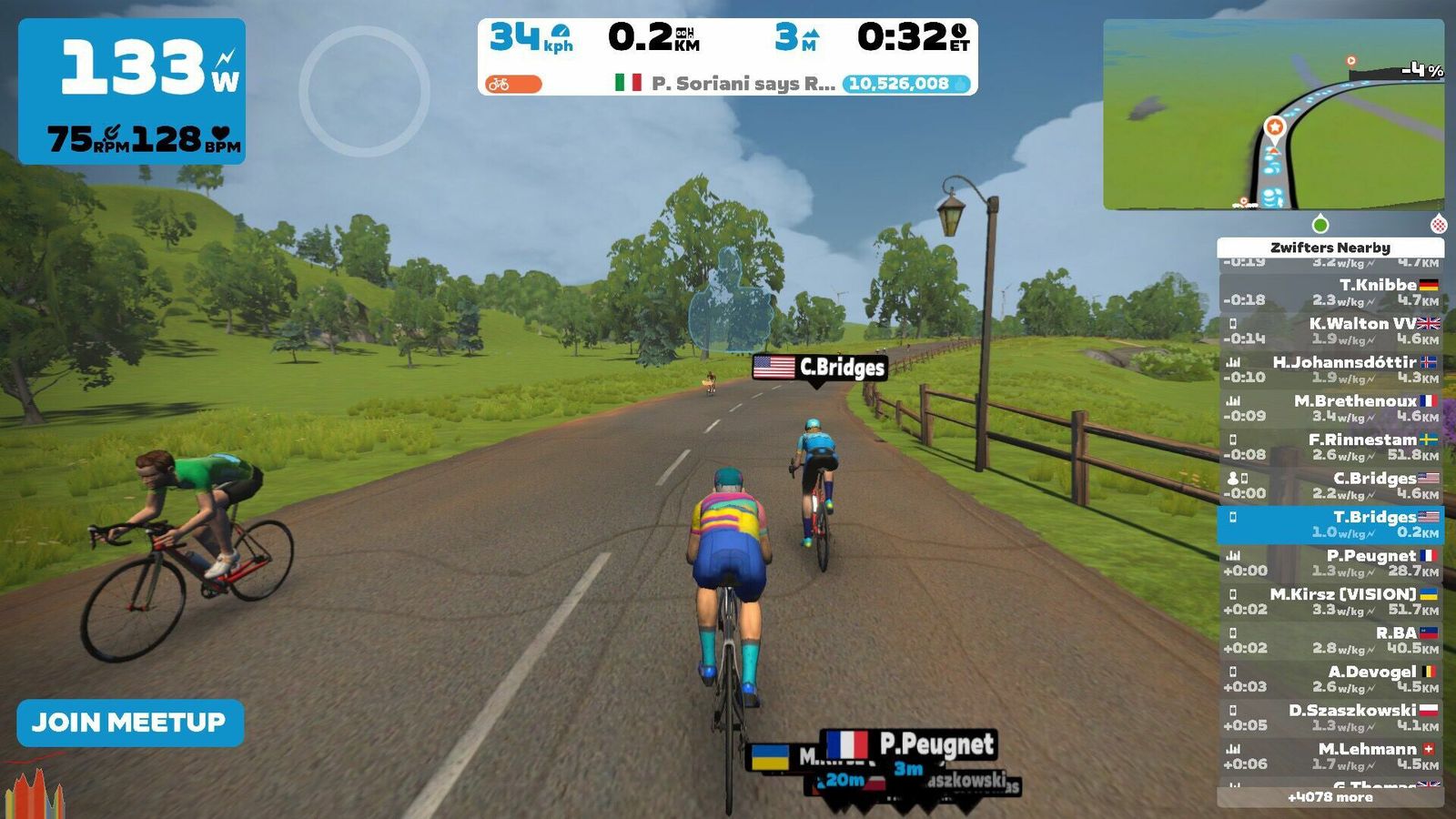This screenshot has width=1456, height=819.
Task: Select M.Lehmann rider row
Action: [x=1330, y=756]
